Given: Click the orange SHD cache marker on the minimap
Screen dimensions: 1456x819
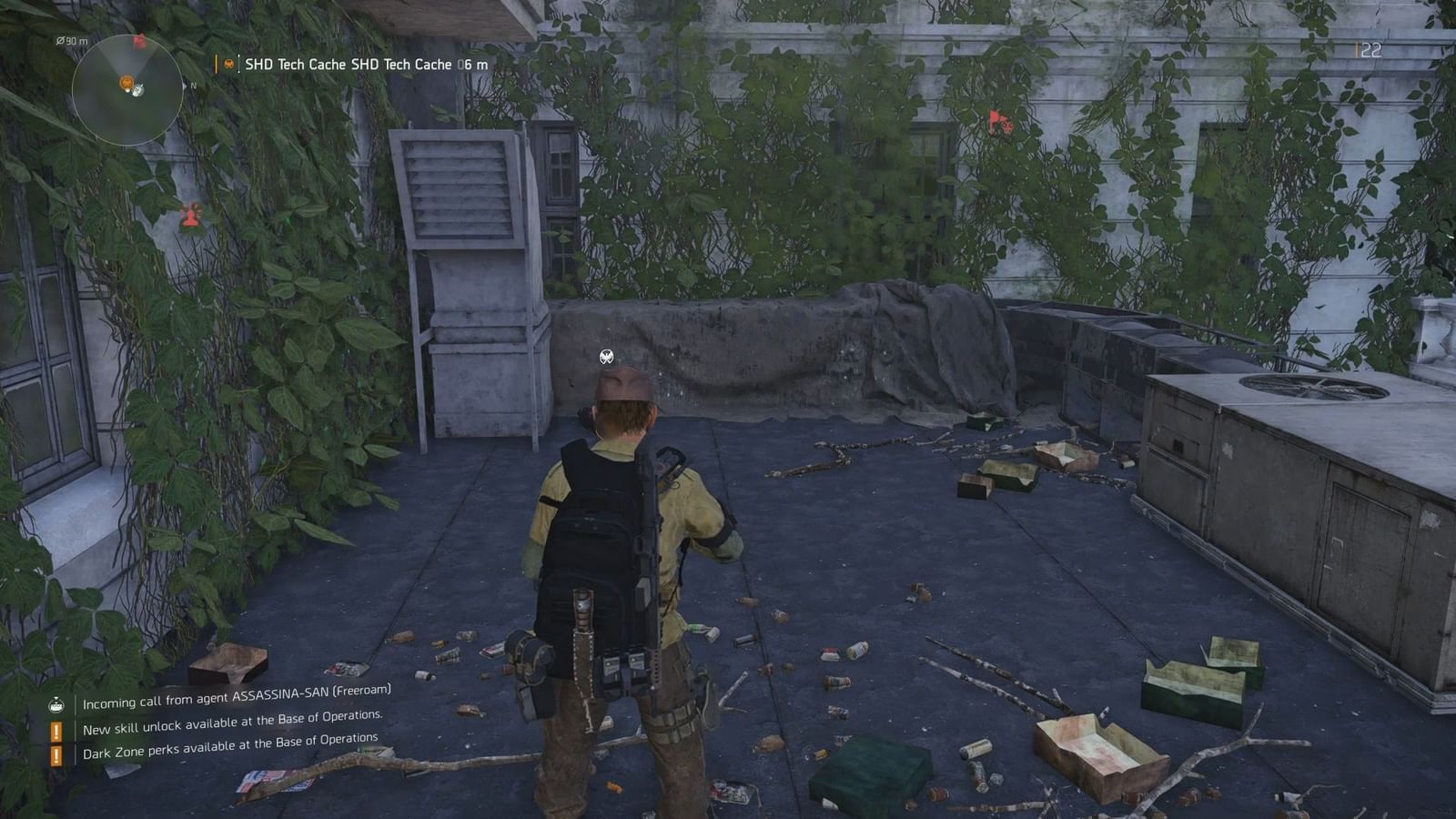Looking at the screenshot, I should point(127,84).
